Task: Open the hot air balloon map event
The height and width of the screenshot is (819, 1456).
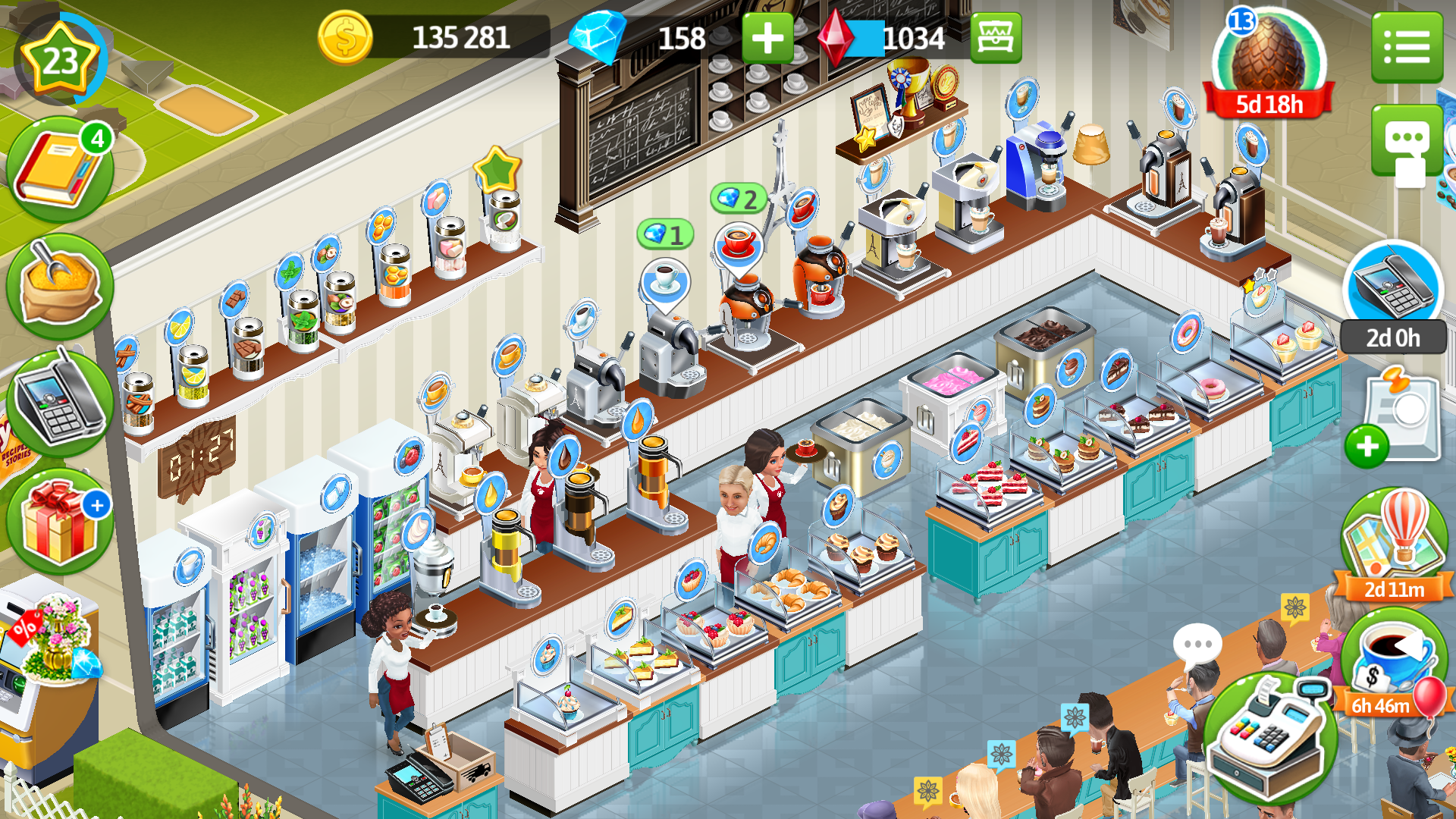Action: coord(1394,540)
